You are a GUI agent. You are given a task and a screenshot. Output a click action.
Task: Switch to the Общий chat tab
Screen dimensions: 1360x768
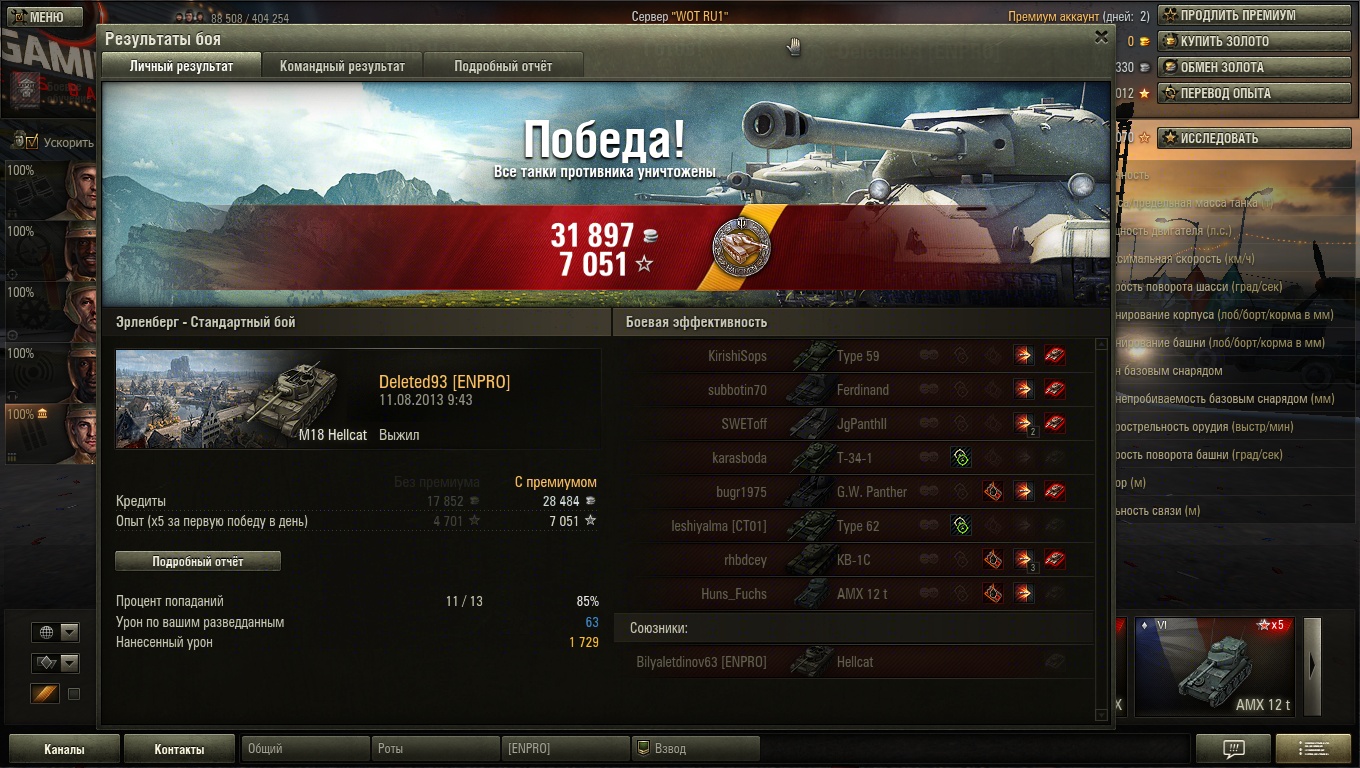[x=305, y=749]
